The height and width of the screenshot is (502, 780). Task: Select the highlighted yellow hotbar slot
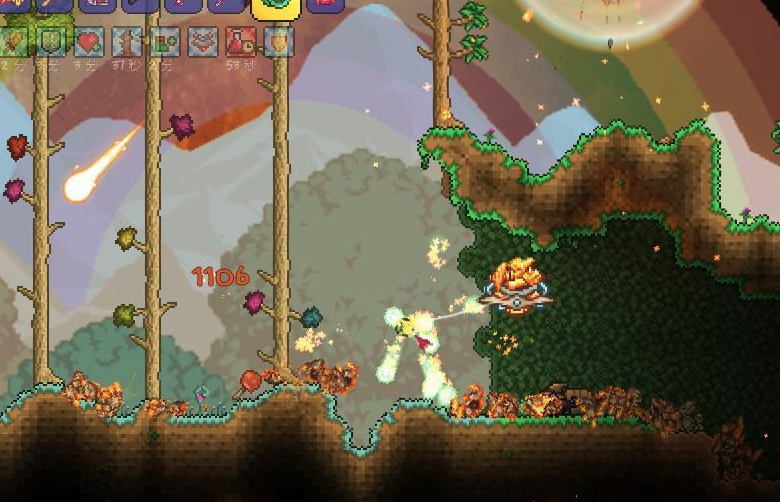point(276,6)
